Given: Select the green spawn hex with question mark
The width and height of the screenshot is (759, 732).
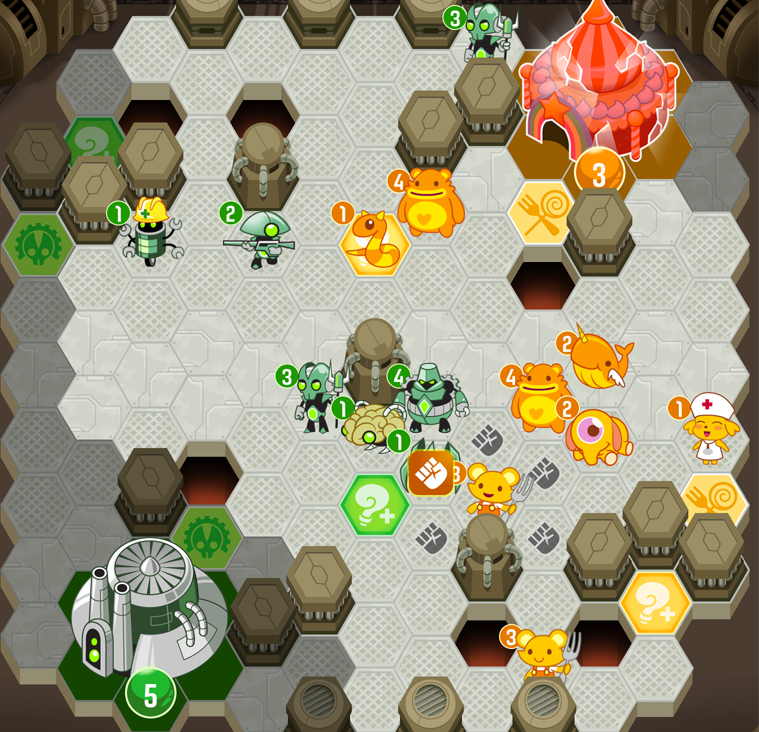Looking at the screenshot, I should click(374, 505).
